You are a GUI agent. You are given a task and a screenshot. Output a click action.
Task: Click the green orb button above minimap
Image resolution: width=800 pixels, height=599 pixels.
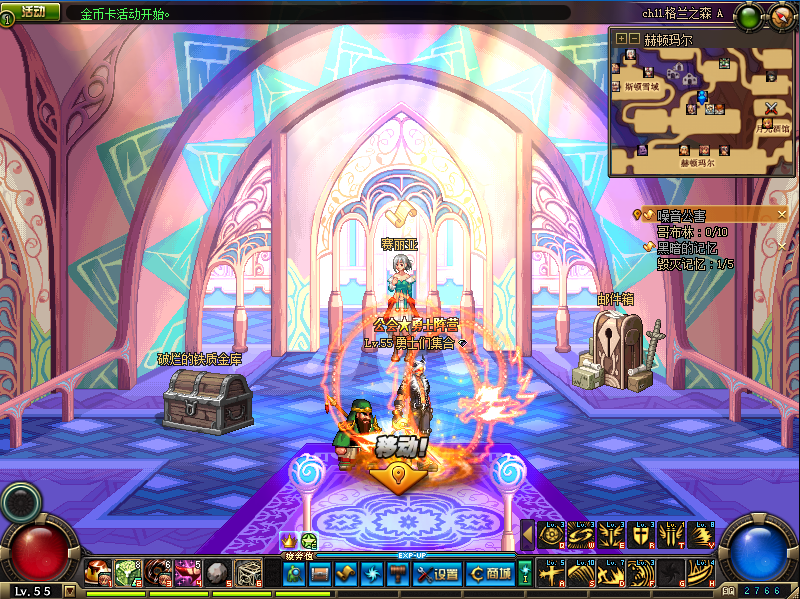[748, 15]
